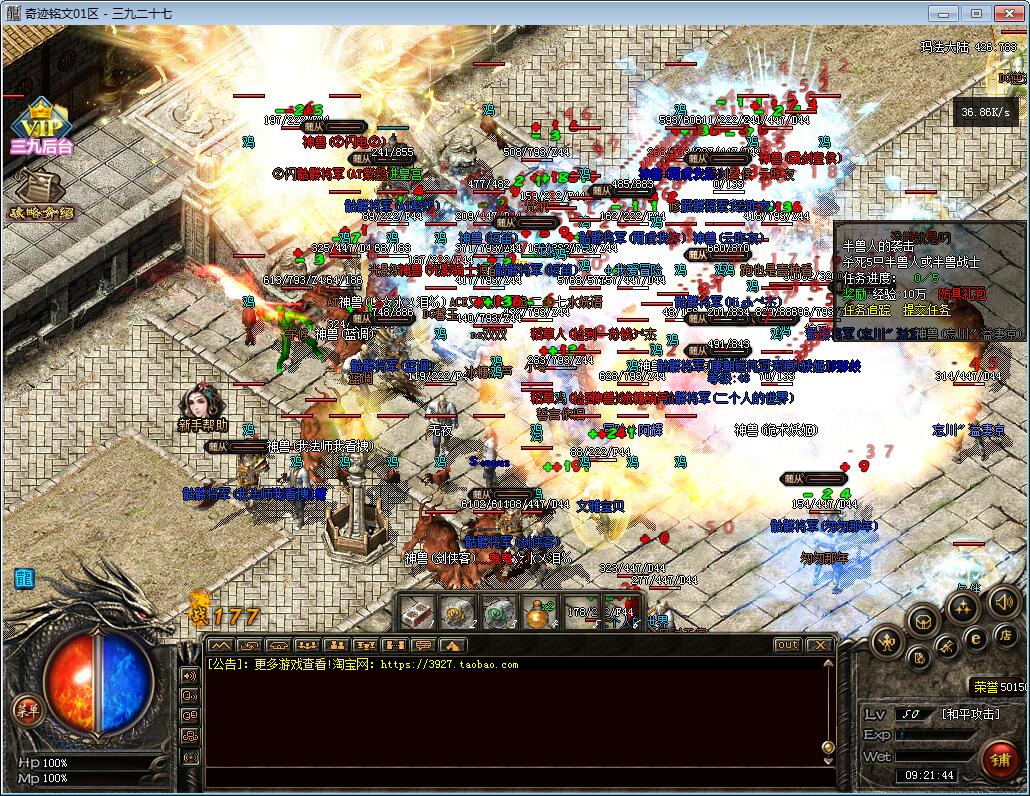Toggle sound with the round speaker button
1030x796 pixels.
1002,601
